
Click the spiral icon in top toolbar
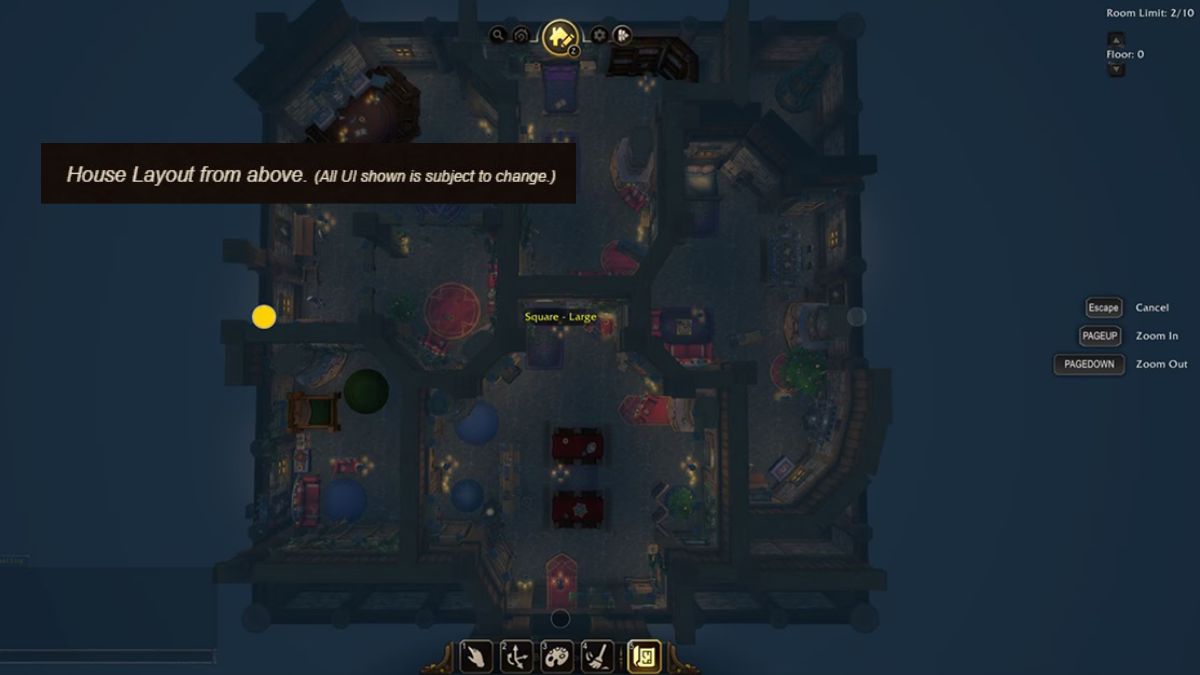pos(521,35)
